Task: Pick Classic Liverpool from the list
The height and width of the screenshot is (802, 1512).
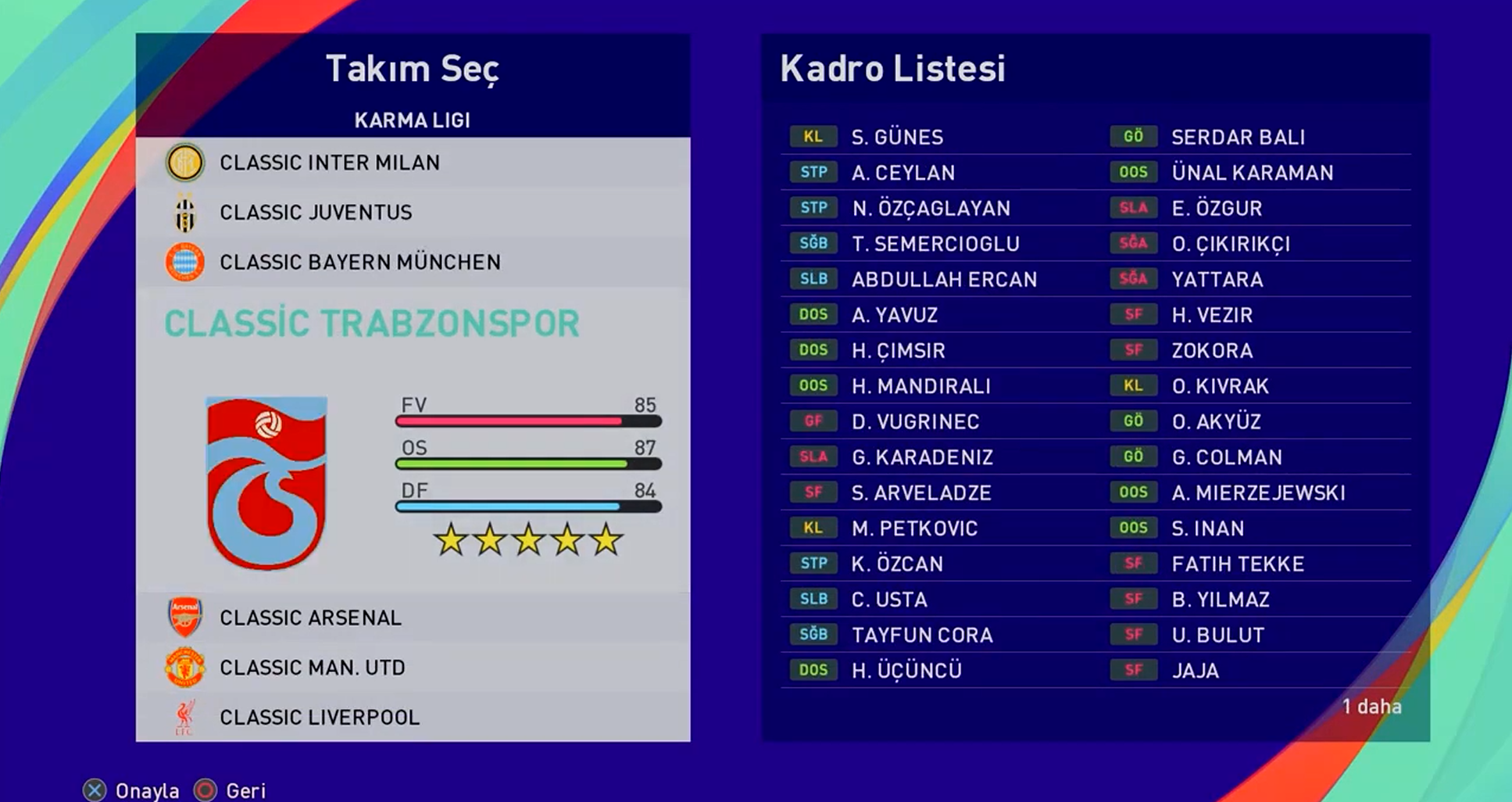Action: pyautogui.click(x=319, y=717)
